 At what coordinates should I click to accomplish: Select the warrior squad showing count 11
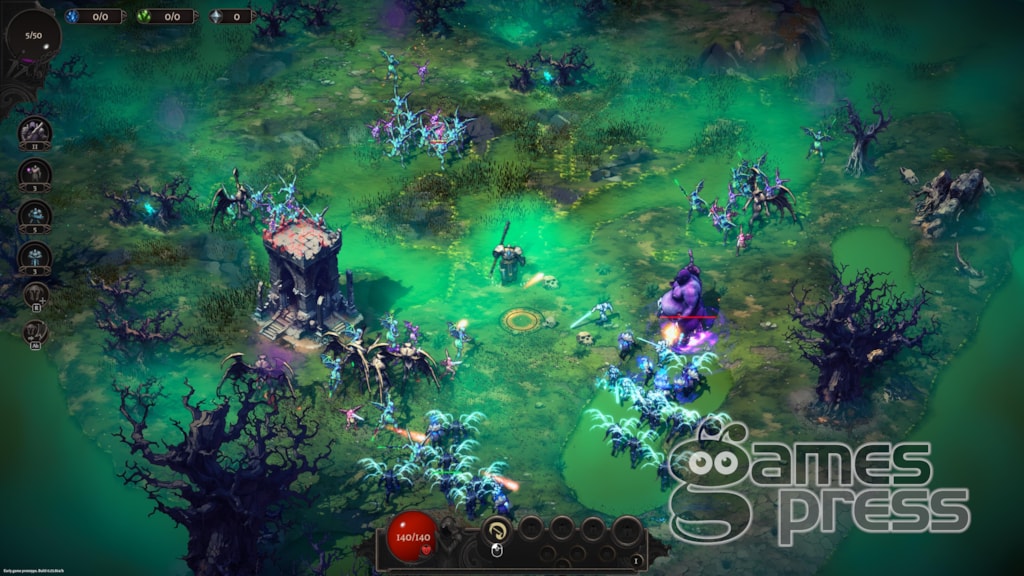point(35,132)
